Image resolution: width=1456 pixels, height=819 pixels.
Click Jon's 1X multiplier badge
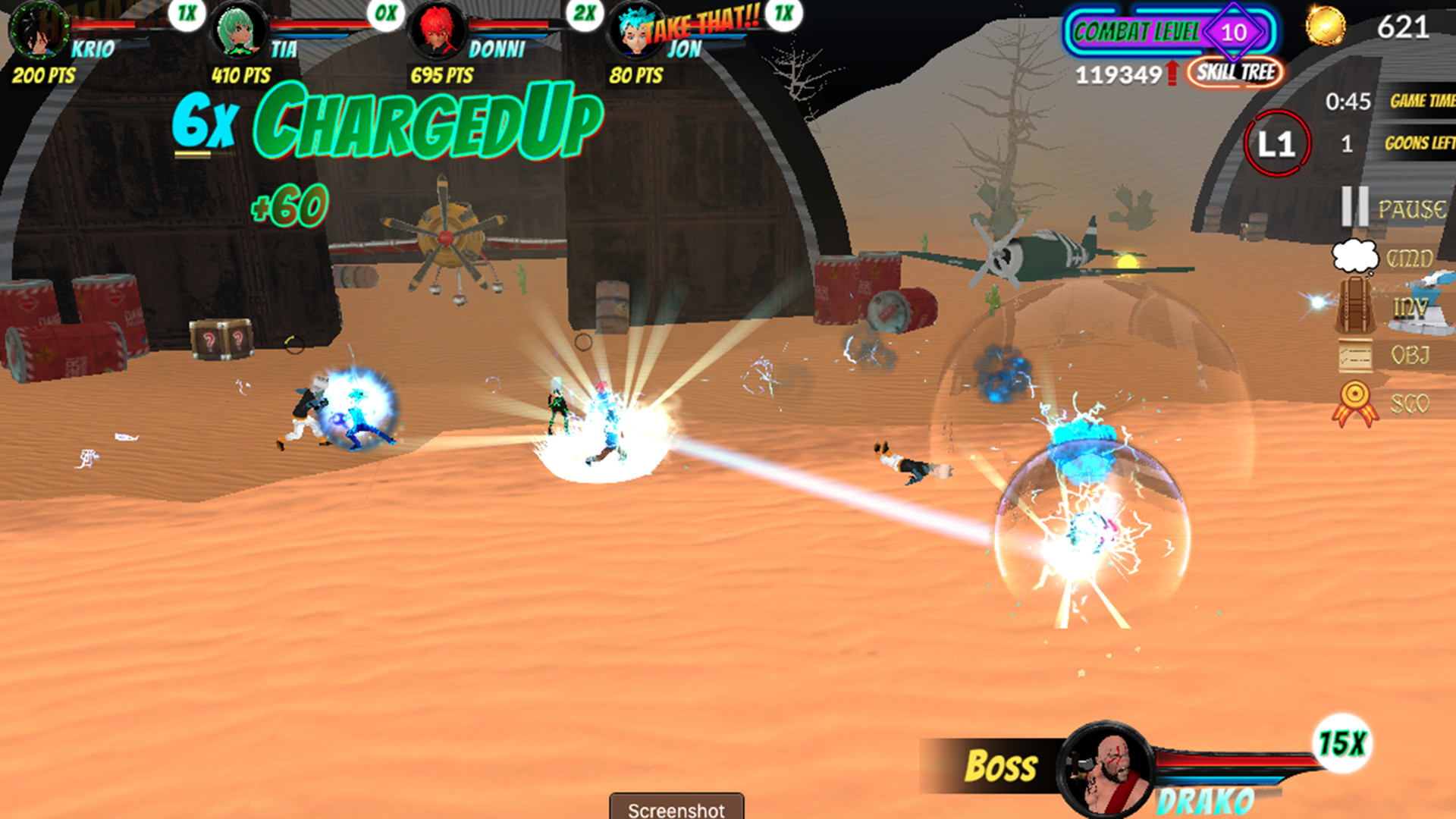point(783,15)
